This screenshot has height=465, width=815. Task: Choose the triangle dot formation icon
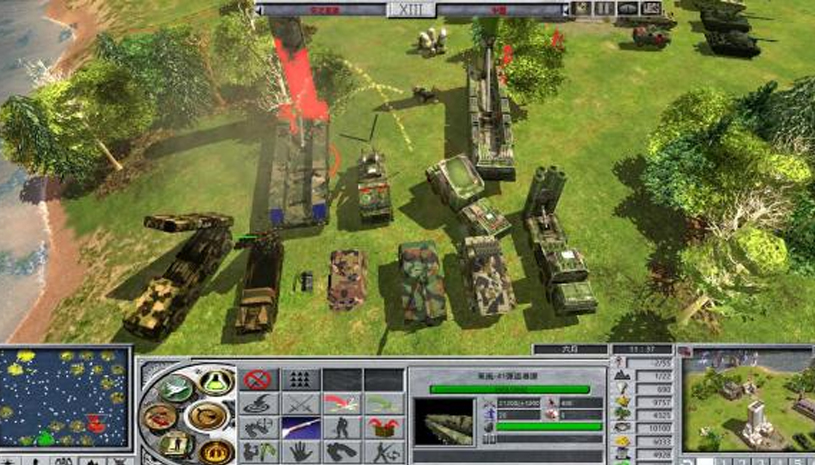pyautogui.click(x=298, y=380)
